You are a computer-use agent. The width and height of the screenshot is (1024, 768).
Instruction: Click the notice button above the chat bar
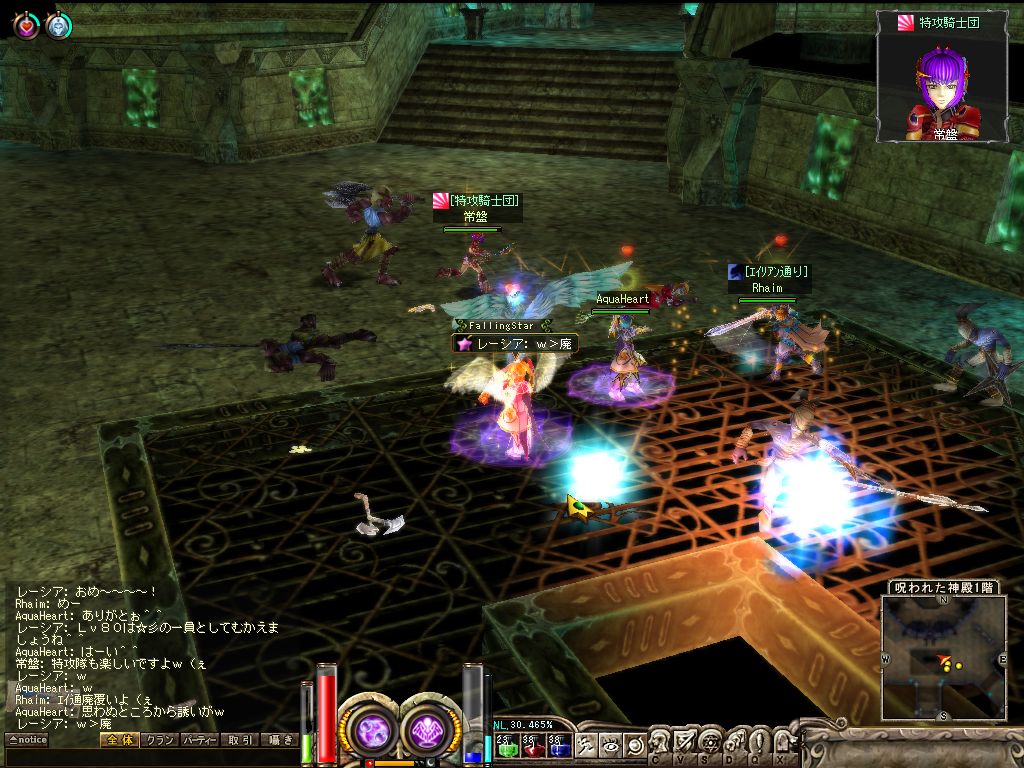click(x=27, y=740)
